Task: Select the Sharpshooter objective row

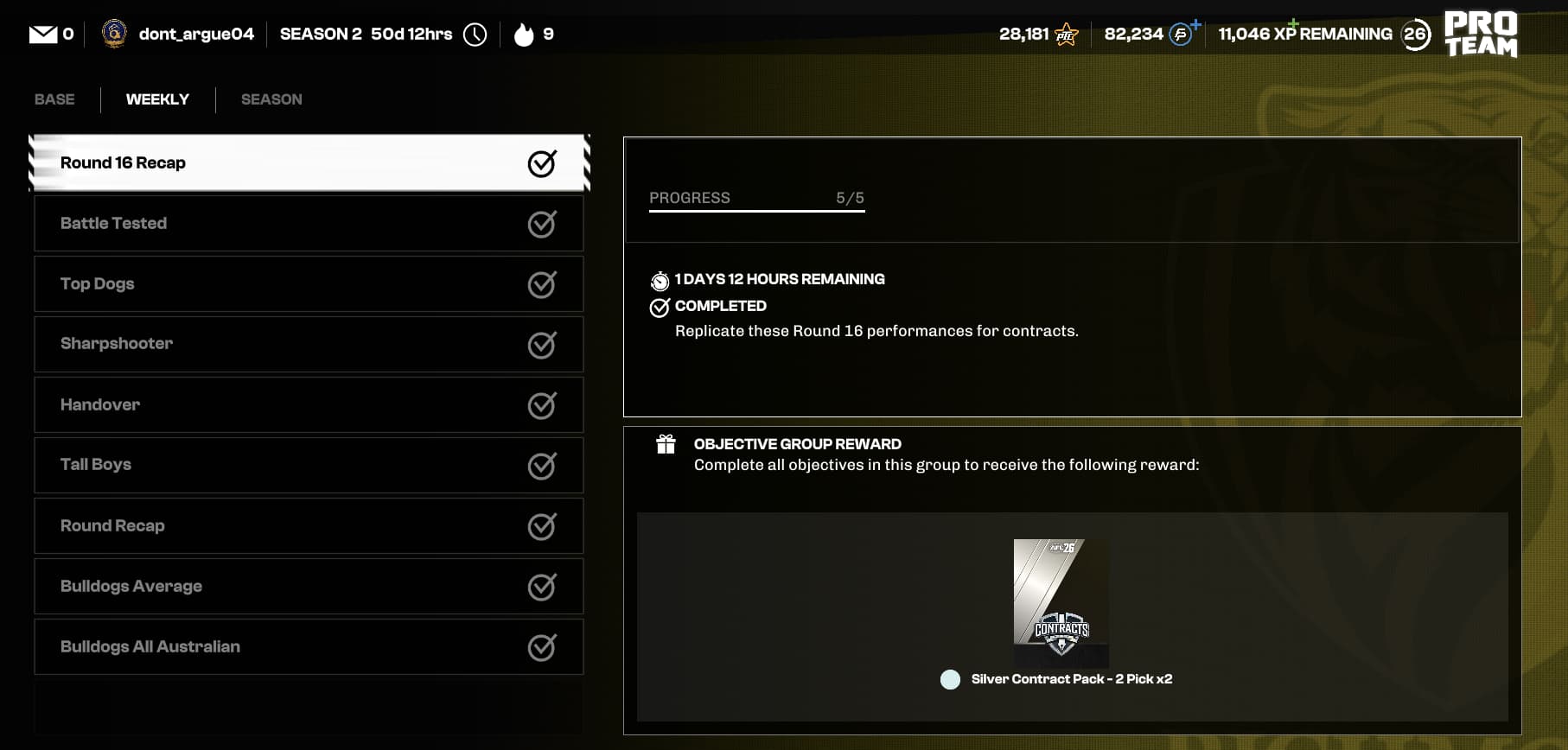Action: pos(309,344)
